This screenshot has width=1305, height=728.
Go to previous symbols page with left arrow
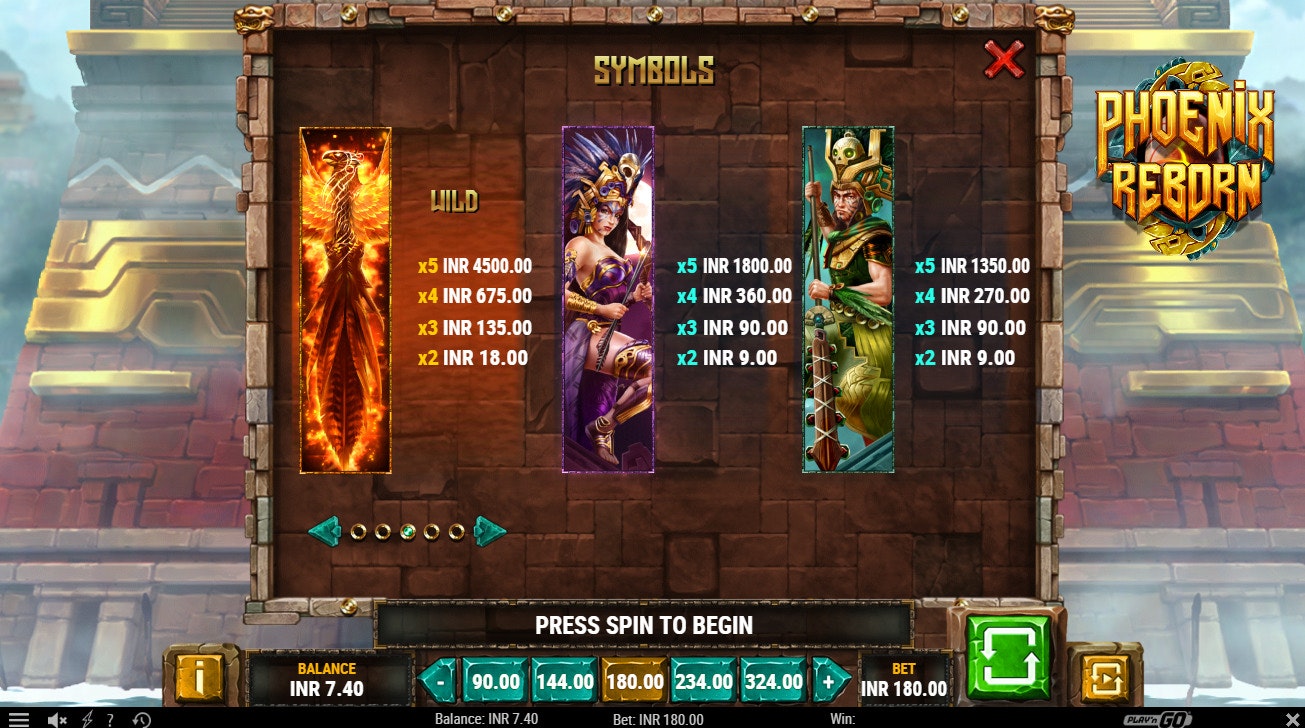325,531
